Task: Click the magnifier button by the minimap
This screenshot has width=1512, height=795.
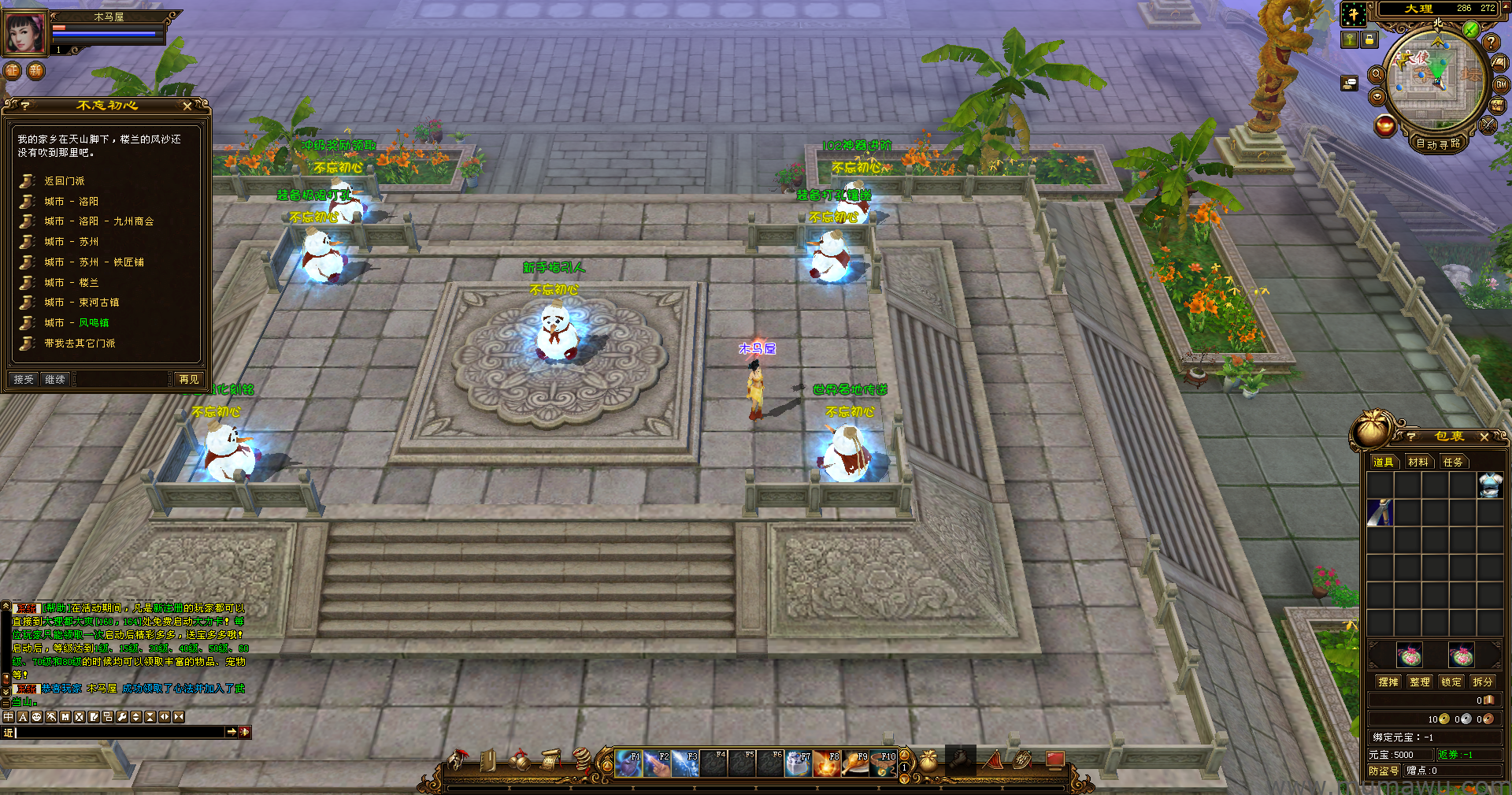Action: tap(1377, 74)
